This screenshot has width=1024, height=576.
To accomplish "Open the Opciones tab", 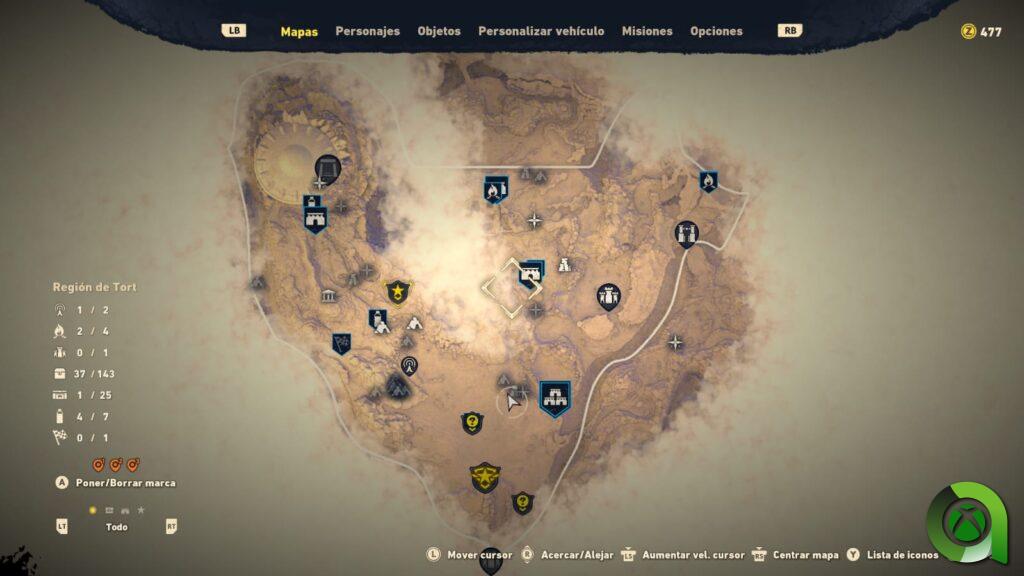I will tap(716, 31).
